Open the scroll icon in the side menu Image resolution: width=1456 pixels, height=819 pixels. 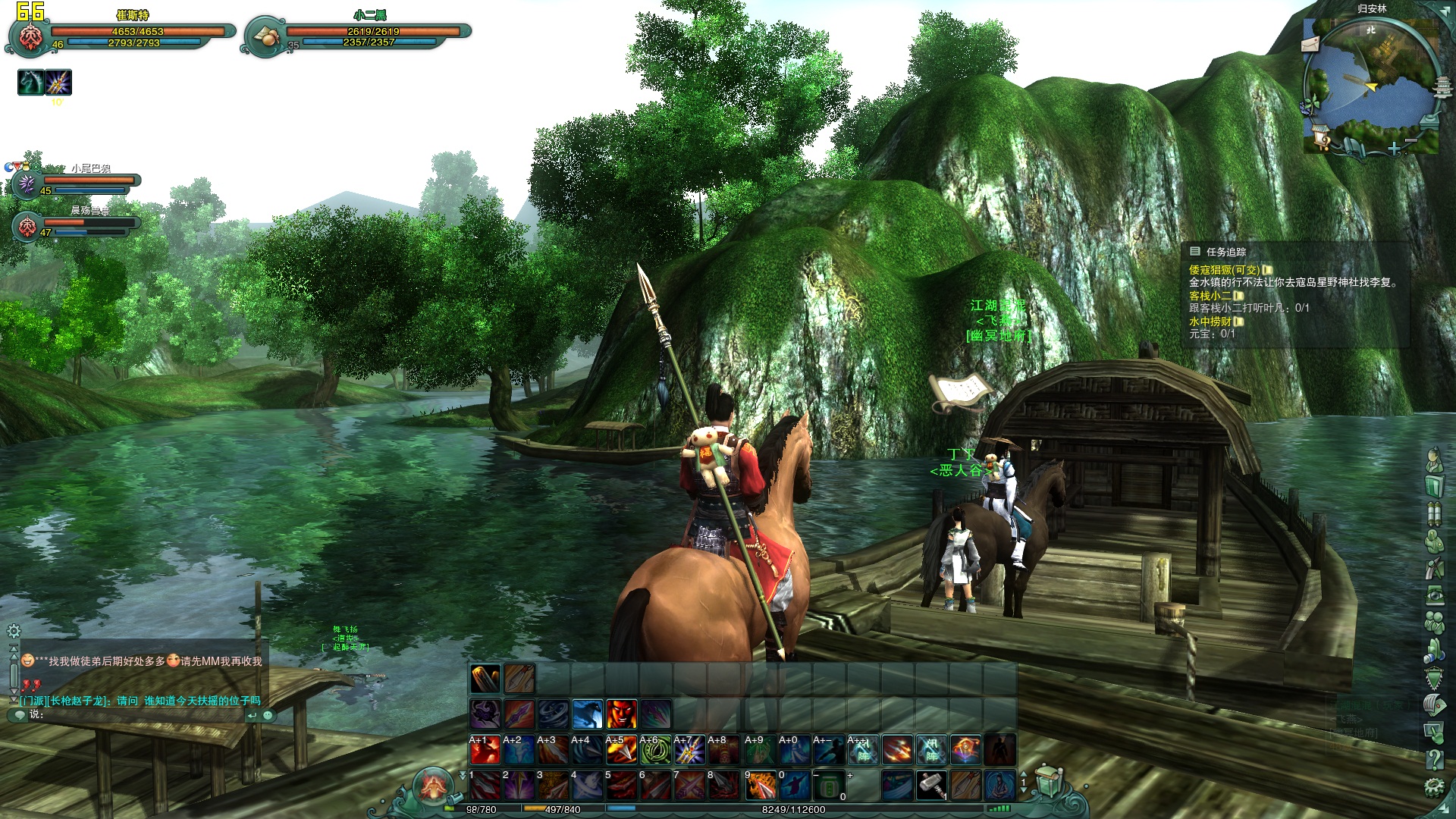click(1433, 513)
